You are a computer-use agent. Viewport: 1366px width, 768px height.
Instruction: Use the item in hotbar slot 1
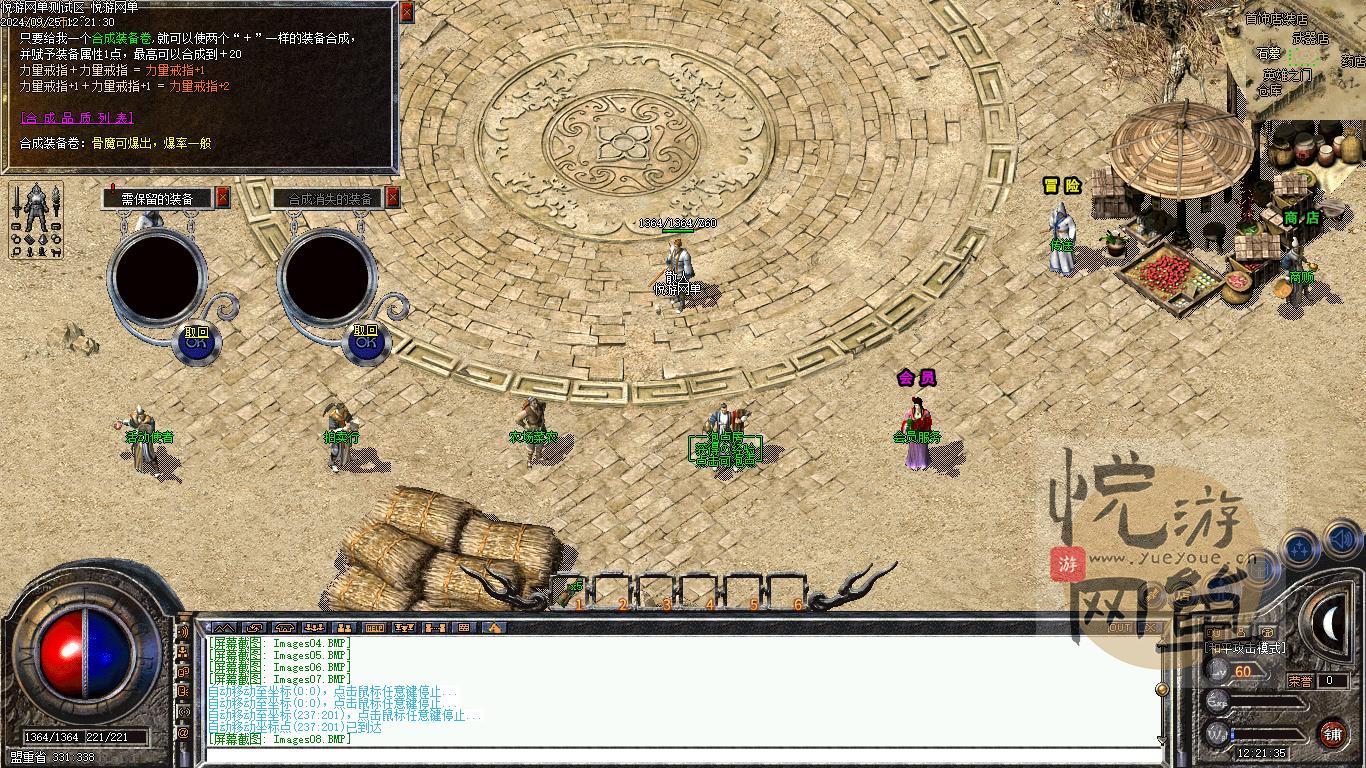tap(574, 592)
